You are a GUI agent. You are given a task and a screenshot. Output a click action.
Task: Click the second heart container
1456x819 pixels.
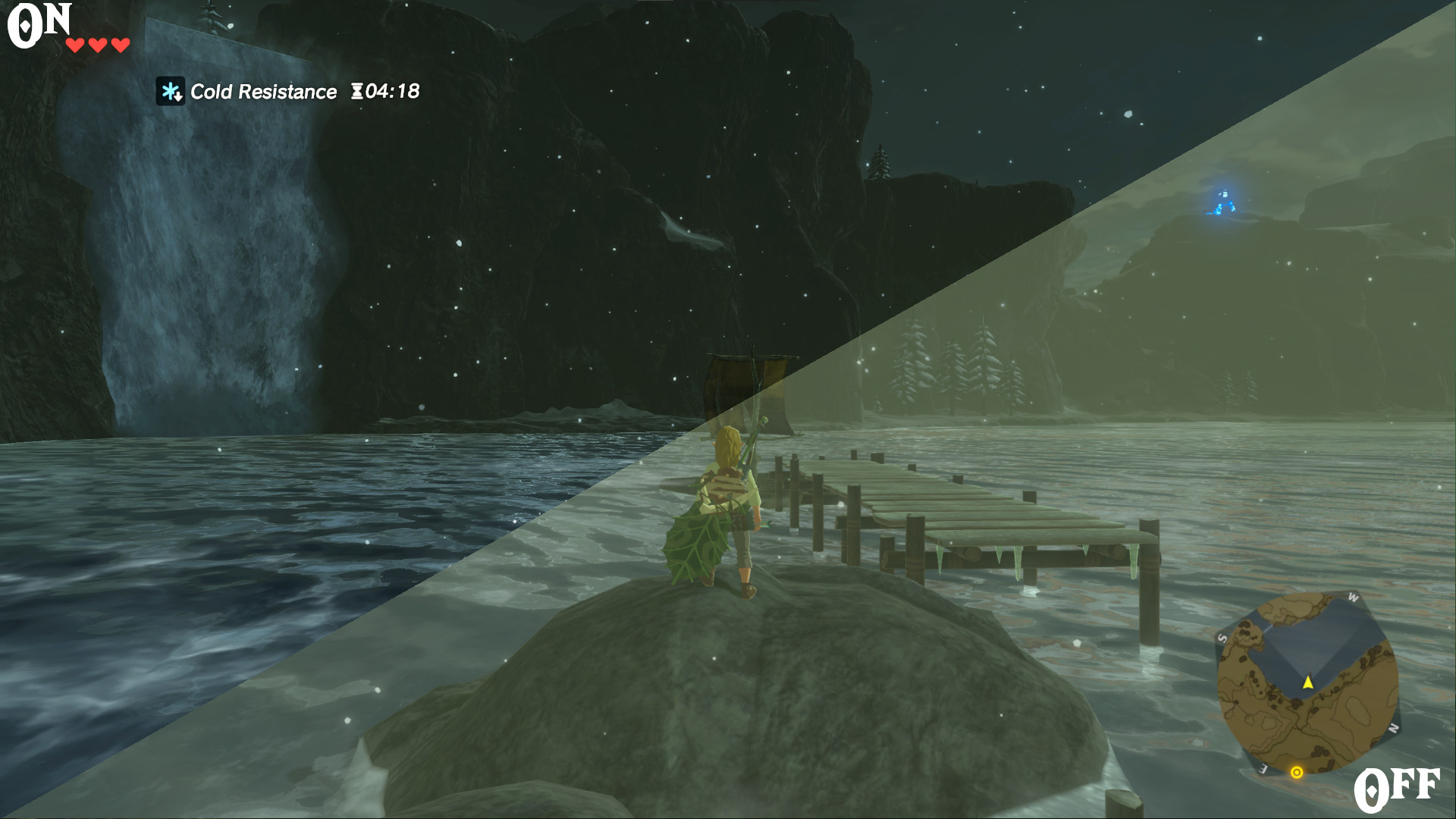(98, 44)
